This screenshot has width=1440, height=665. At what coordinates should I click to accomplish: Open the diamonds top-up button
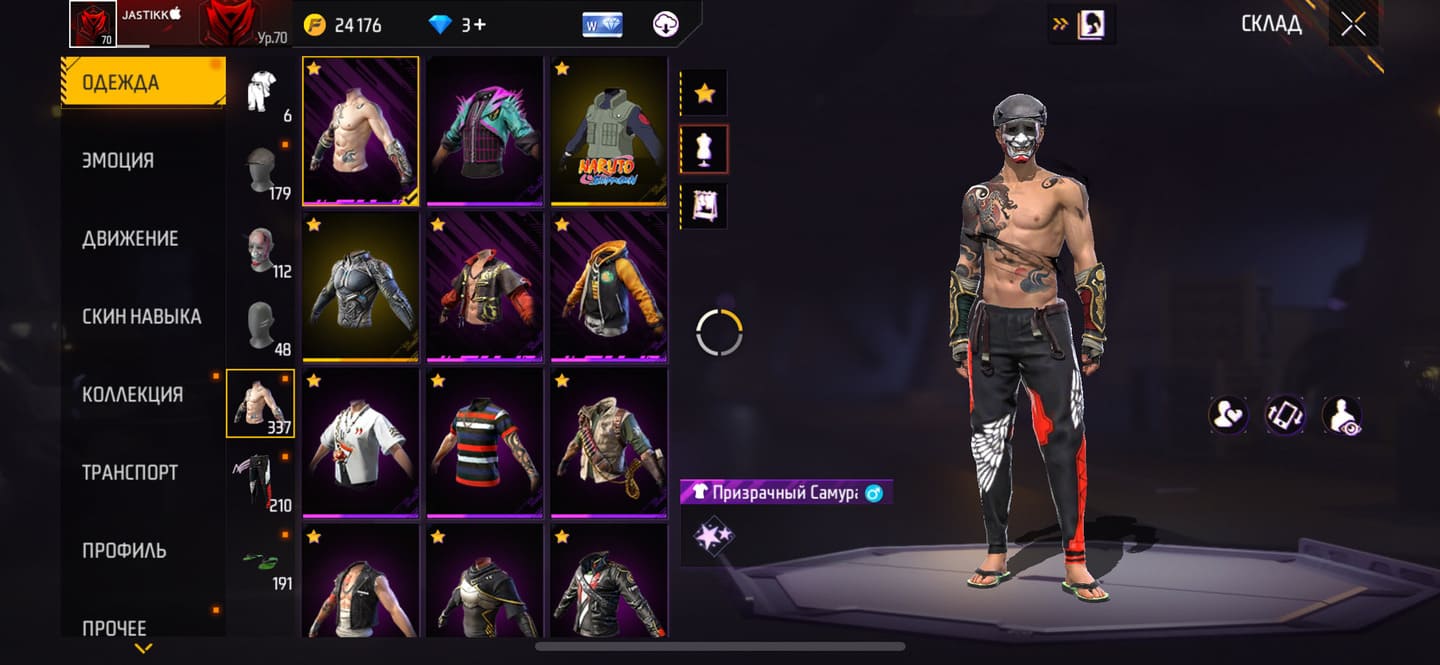click(456, 25)
